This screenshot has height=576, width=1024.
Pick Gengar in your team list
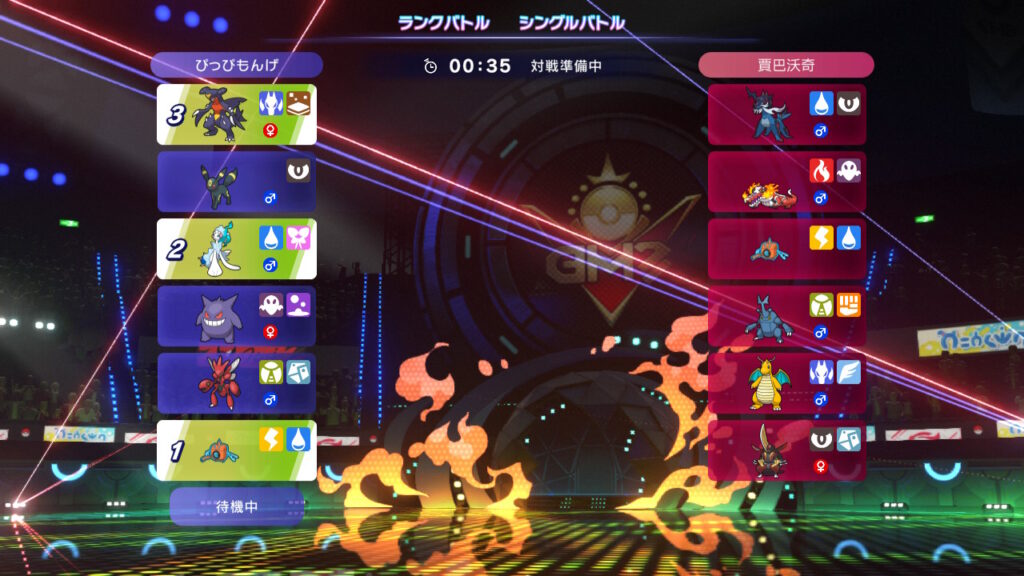click(237, 316)
